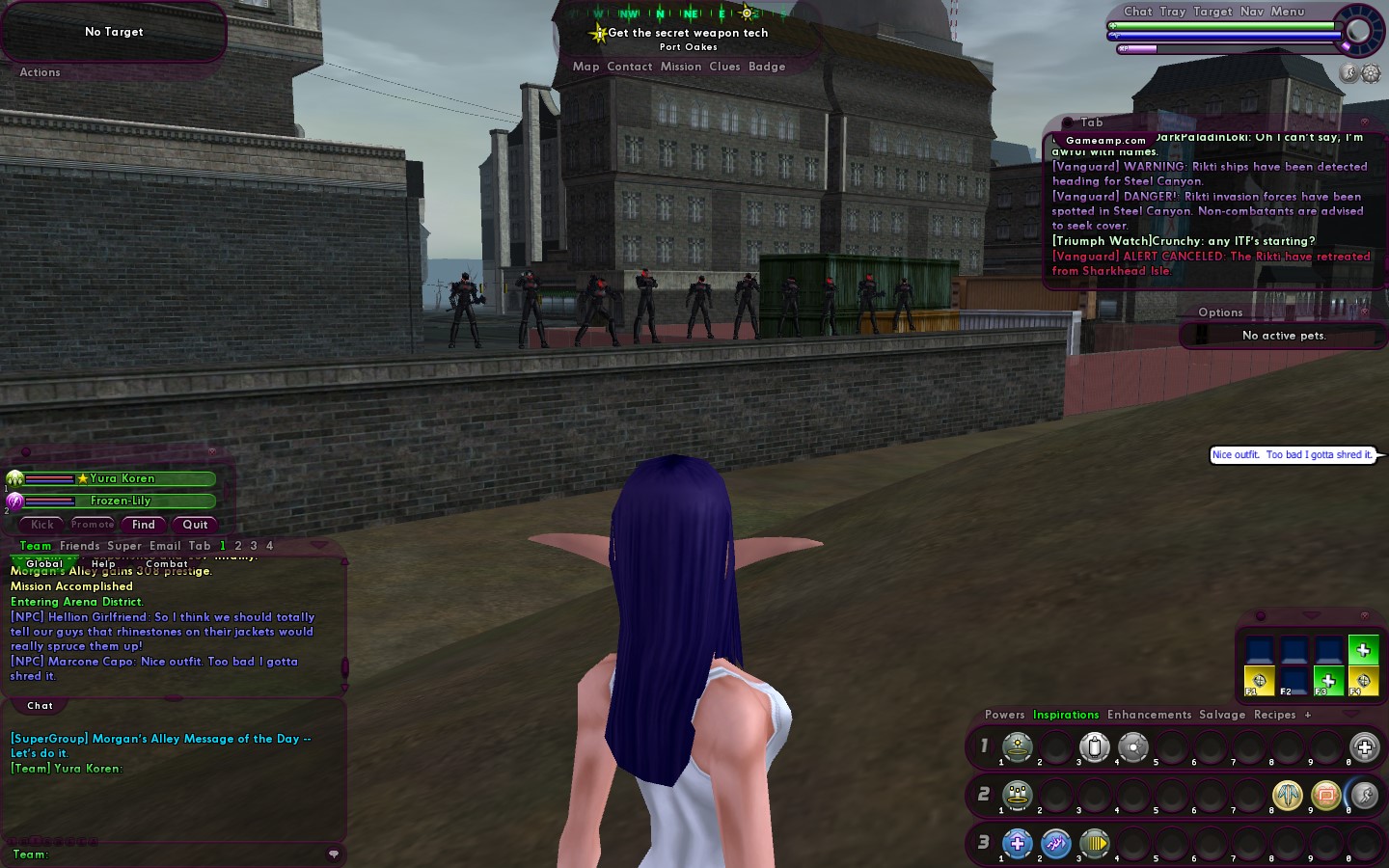Switch to the Email tab

165,546
